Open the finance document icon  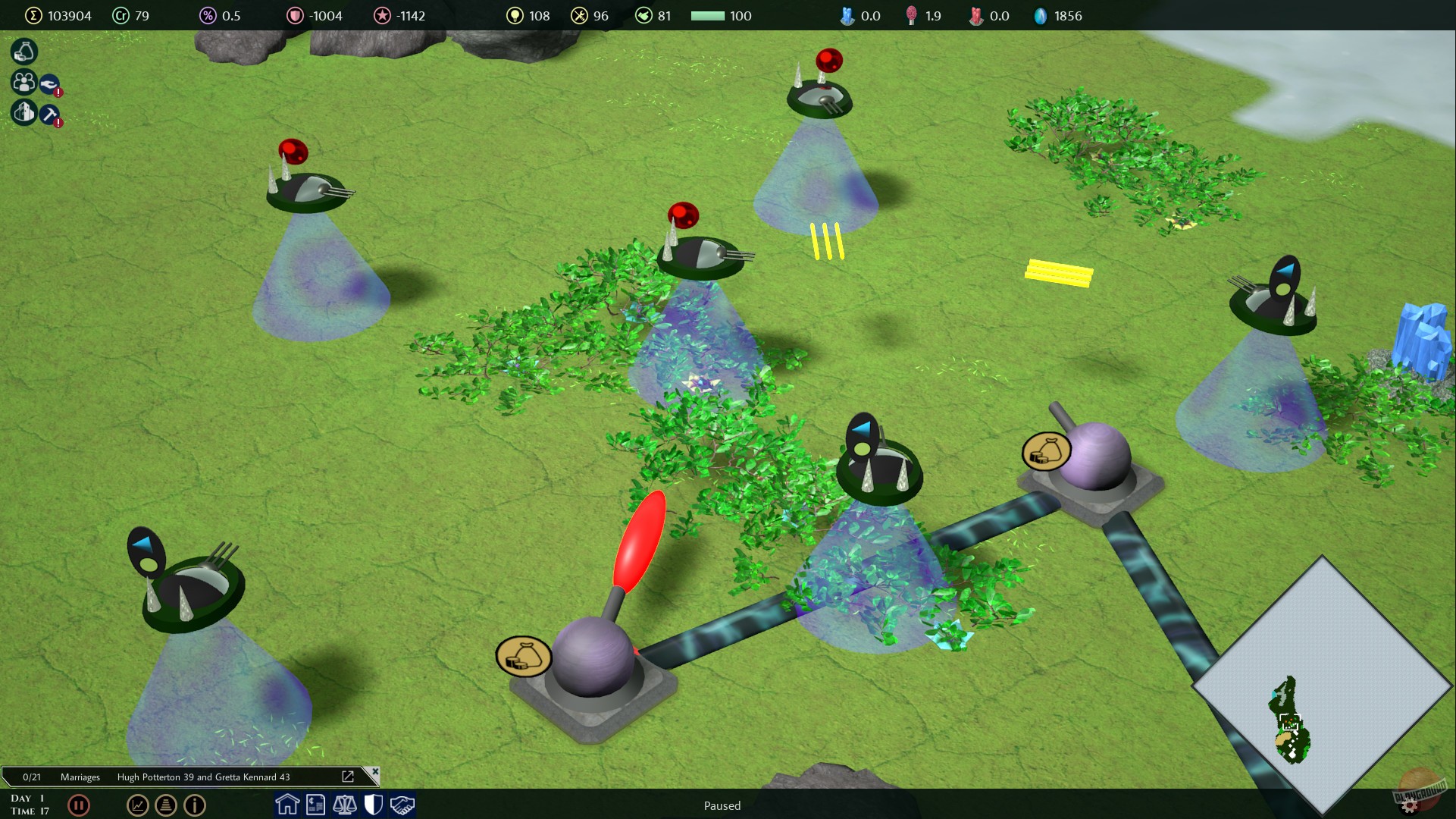click(x=316, y=805)
